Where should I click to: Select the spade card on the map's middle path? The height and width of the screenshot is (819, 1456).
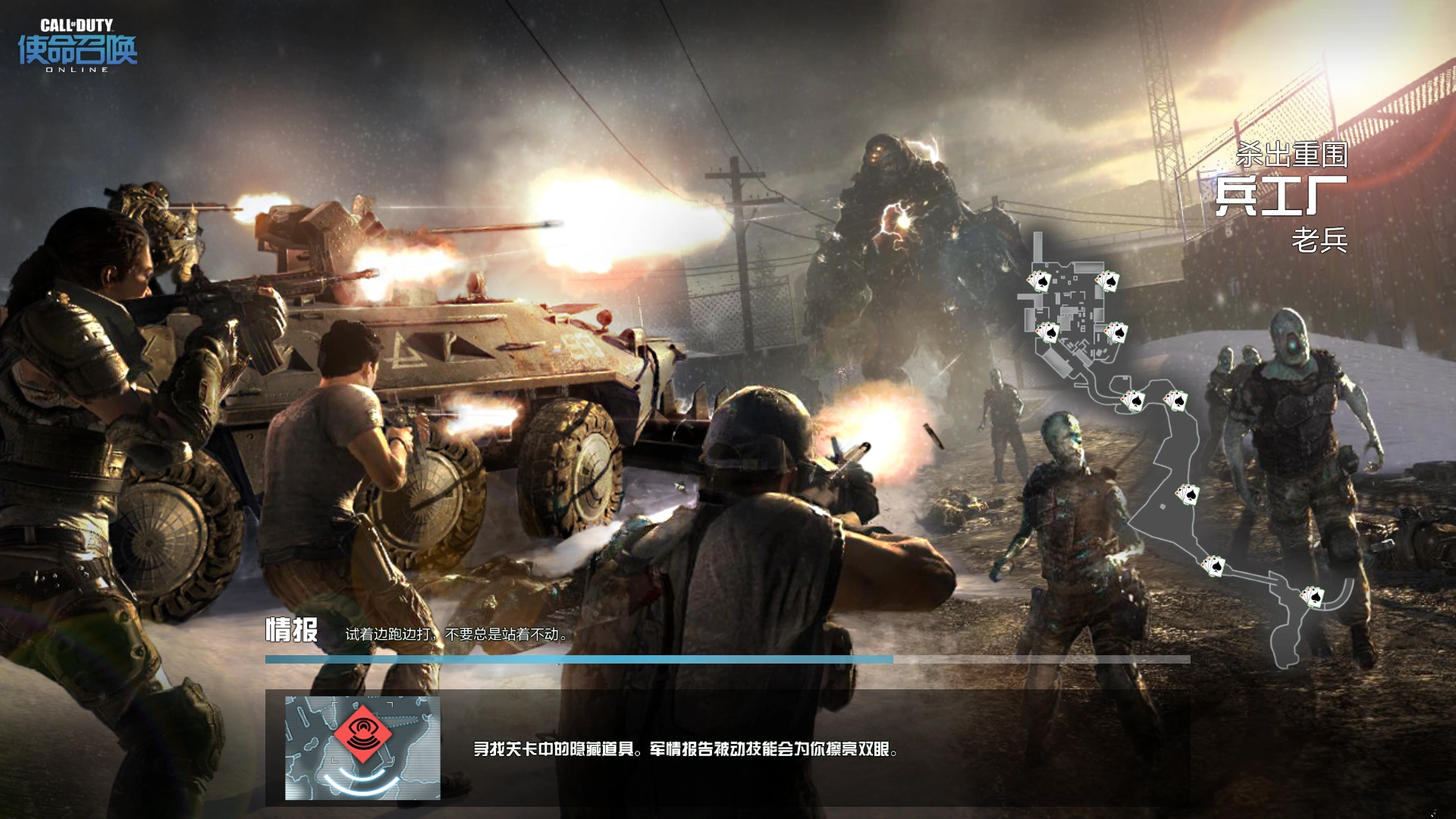(x=1188, y=493)
